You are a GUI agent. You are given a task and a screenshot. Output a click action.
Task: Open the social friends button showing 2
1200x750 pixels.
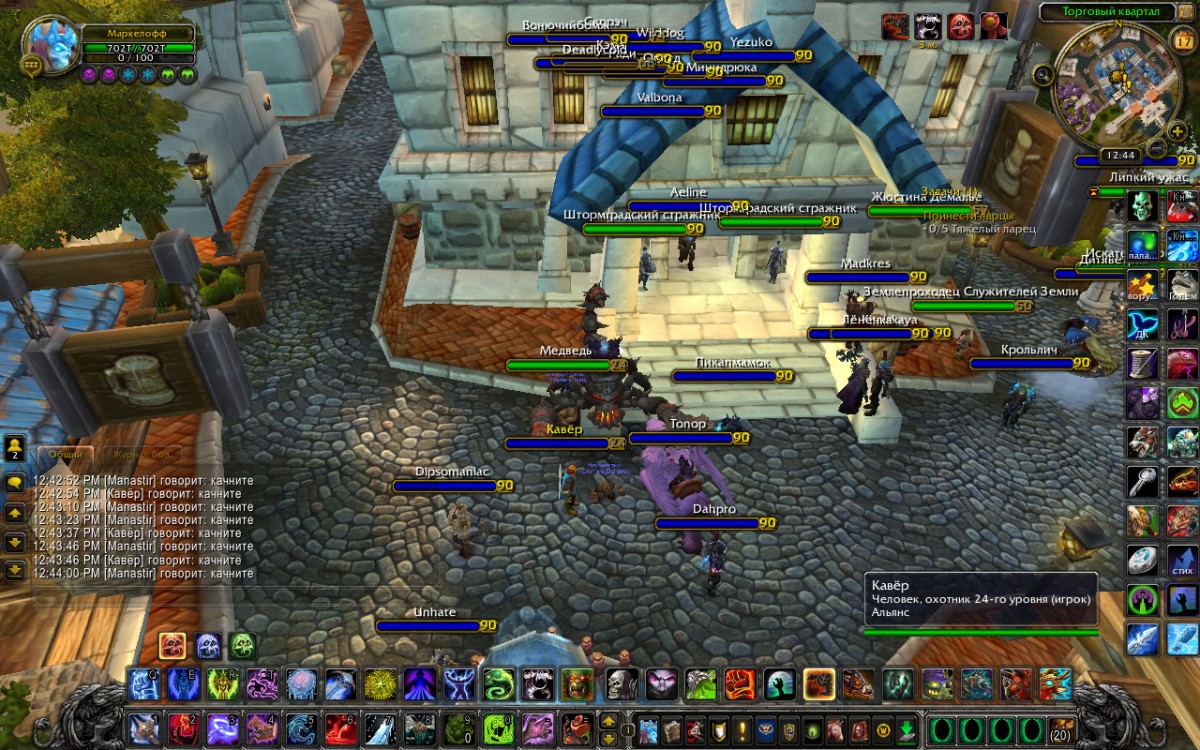pyautogui.click(x=15, y=446)
